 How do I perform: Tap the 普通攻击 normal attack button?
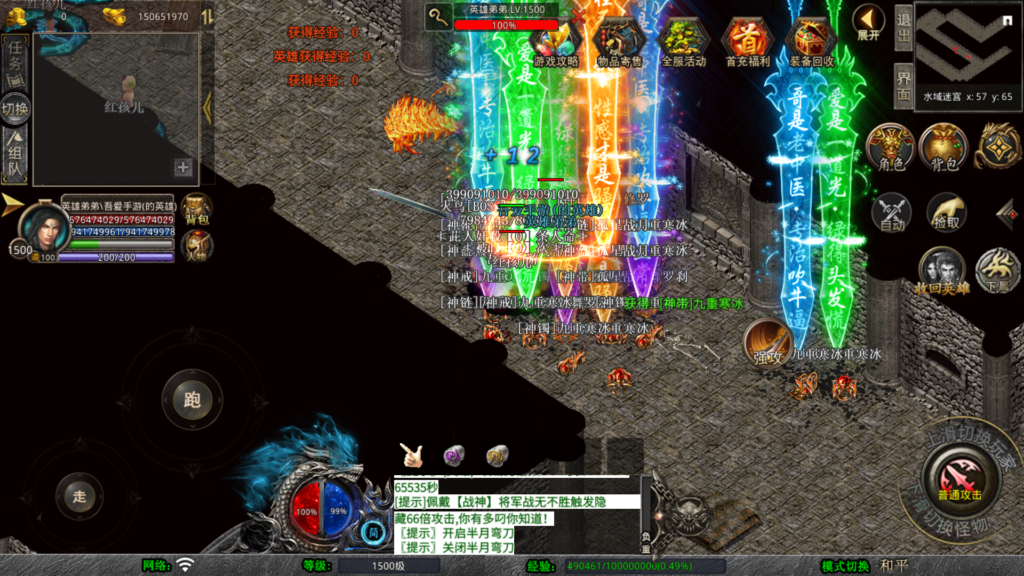959,479
